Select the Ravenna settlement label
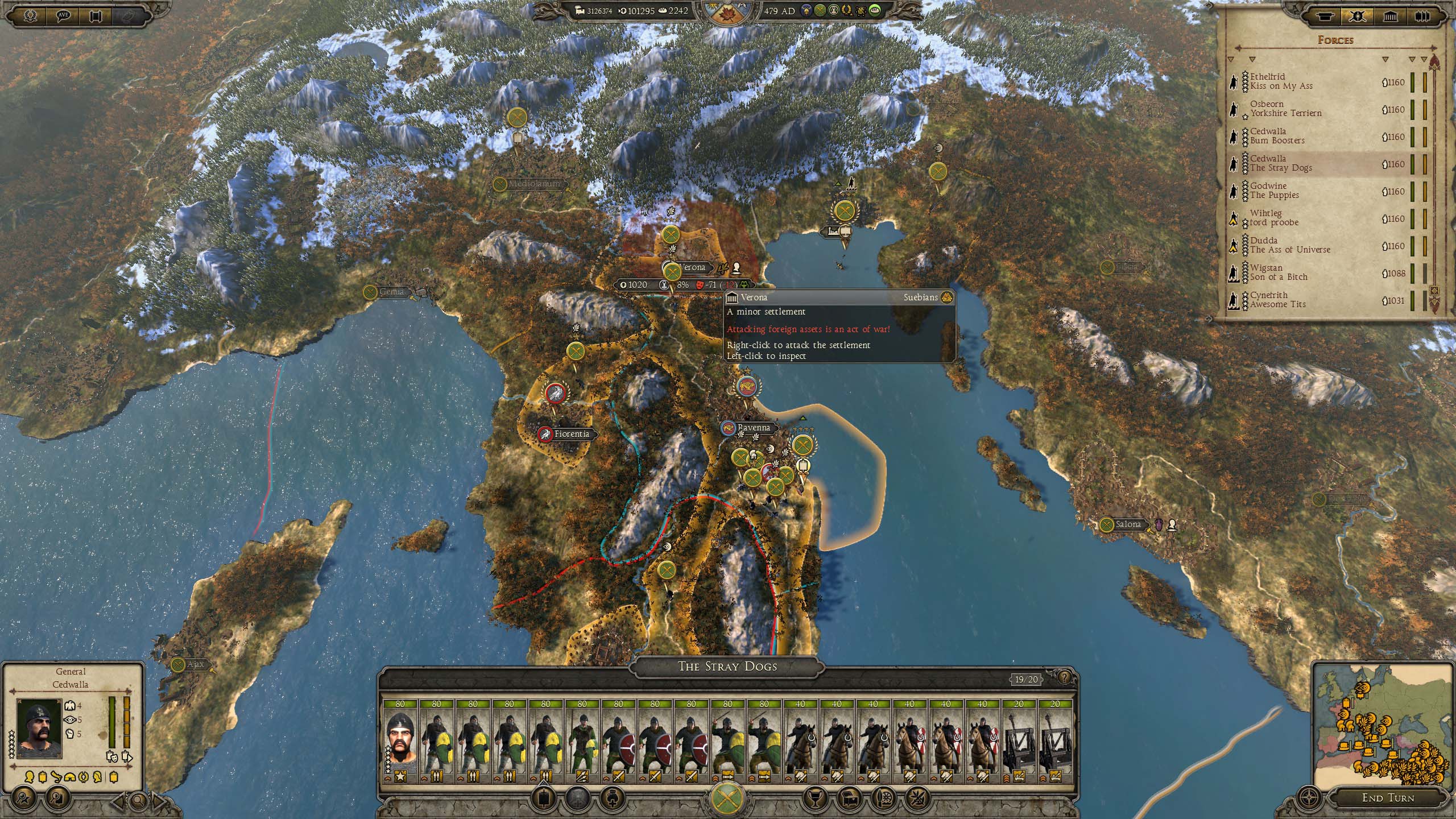 752,428
